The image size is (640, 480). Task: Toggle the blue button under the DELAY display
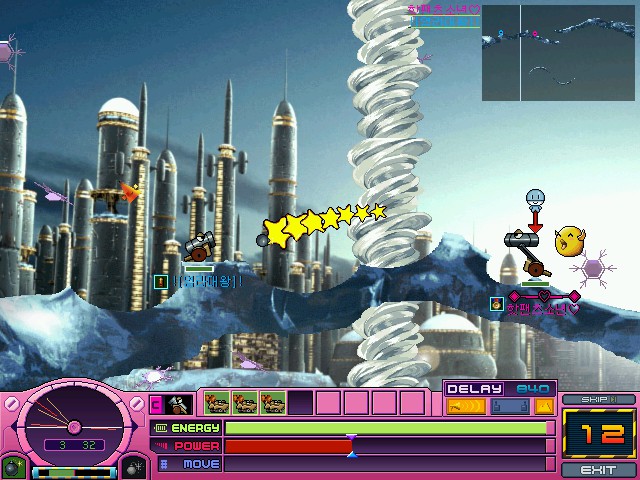(507, 406)
